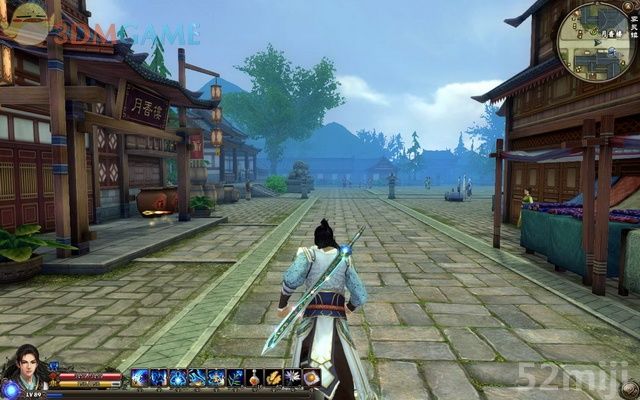The image size is (640, 400).
Task: Click the small blue buff icon above health bar
Action: click(54, 367)
